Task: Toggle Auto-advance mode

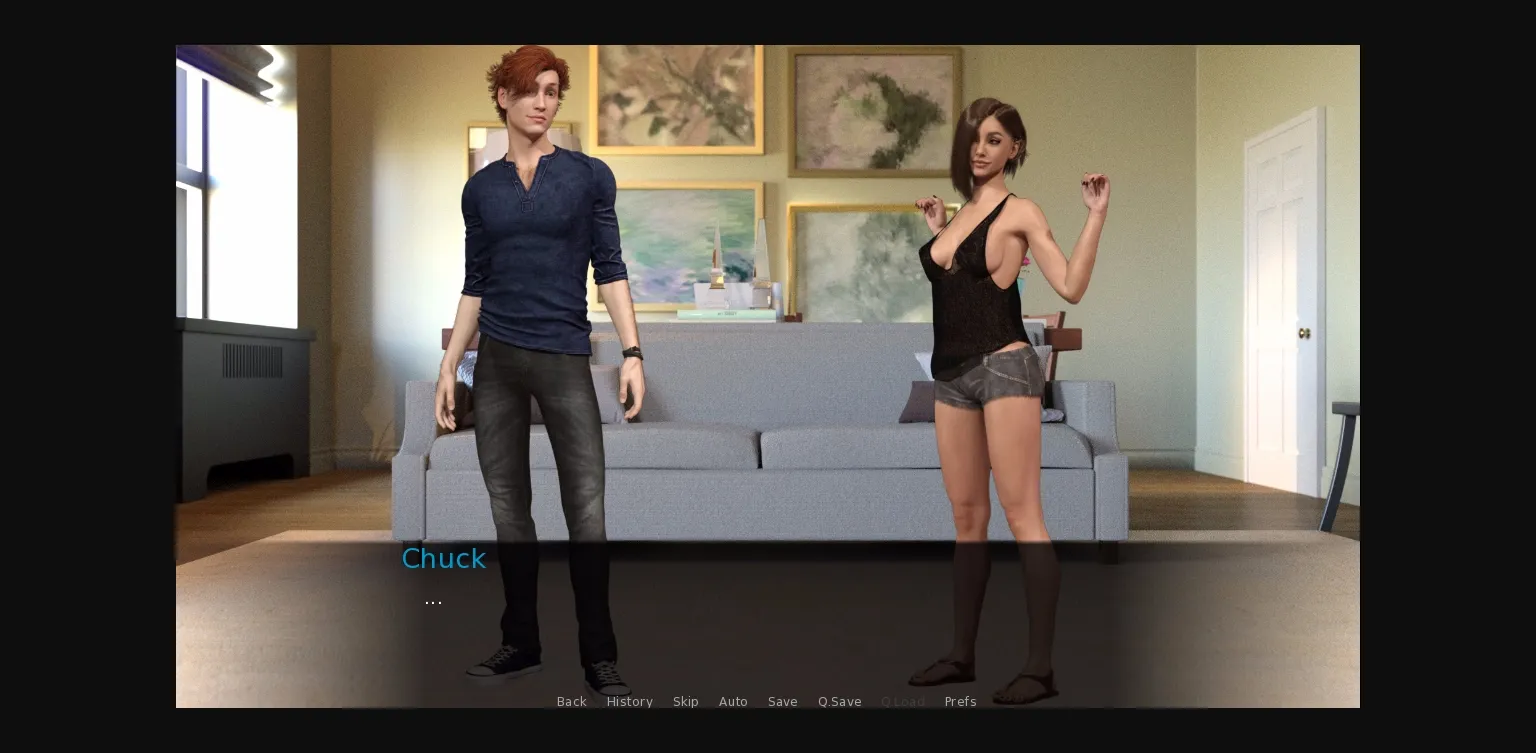Action: pos(733,701)
